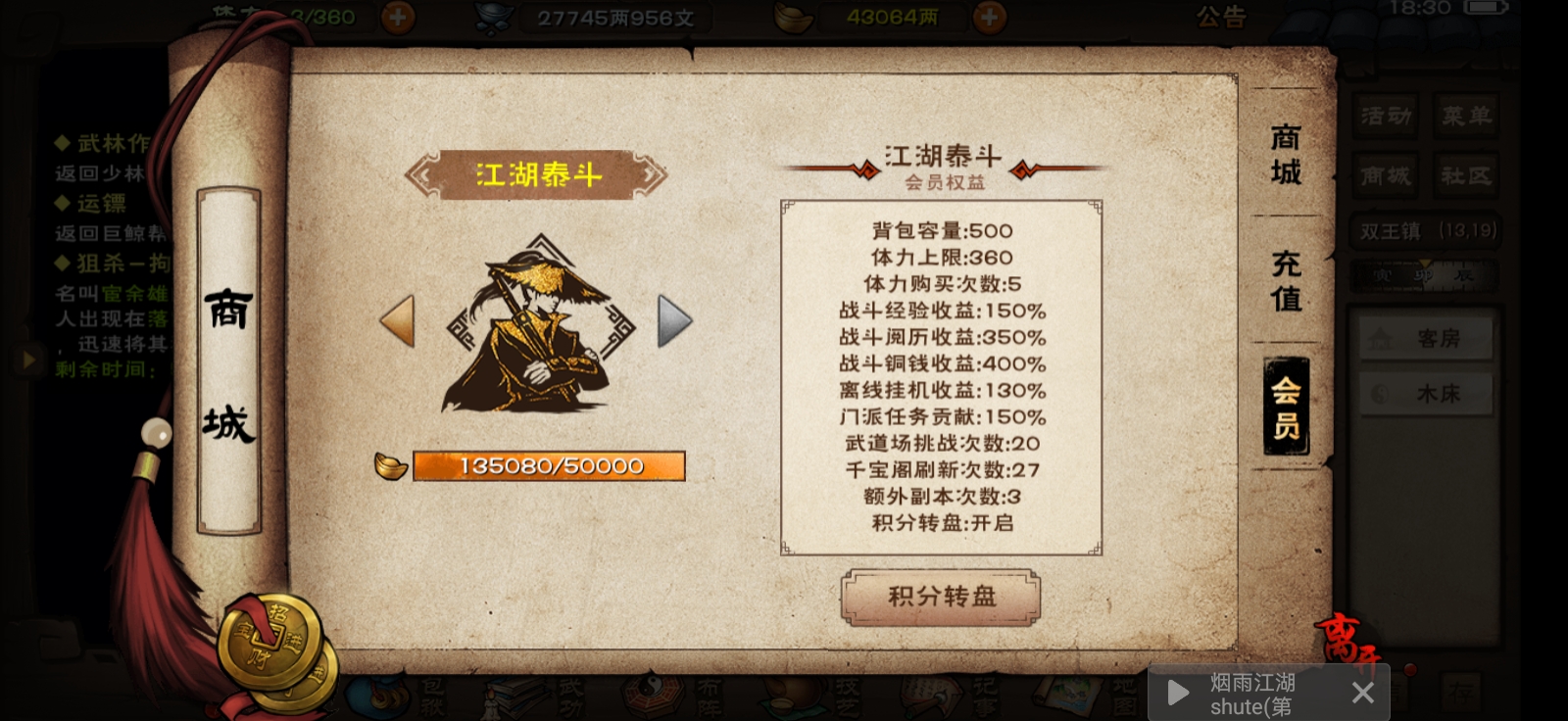Screen dimensions: 1568x721
Task: Dismiss the 烟雨江湖 video overlay with X
Action: [x=1363, y=693]
